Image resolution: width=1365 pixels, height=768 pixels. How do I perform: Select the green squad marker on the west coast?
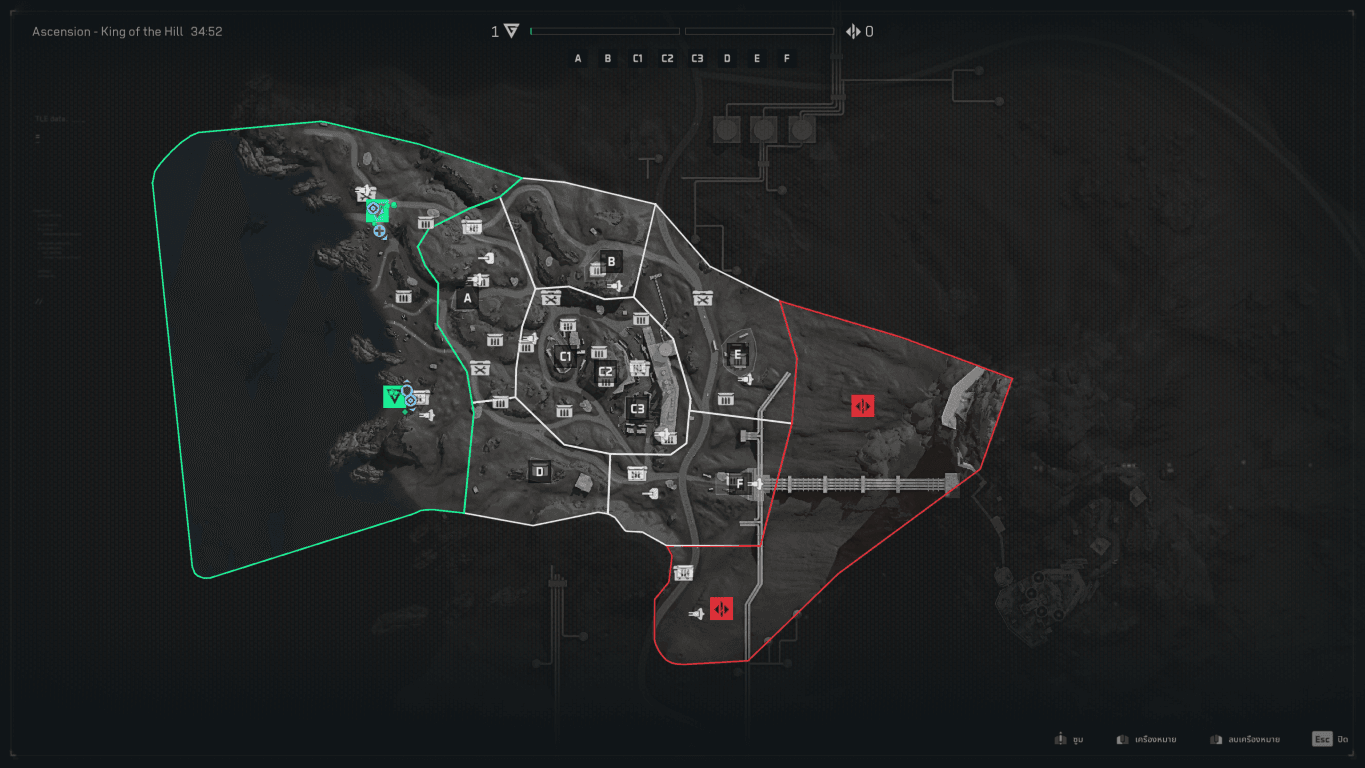click(x=394, y=397)
